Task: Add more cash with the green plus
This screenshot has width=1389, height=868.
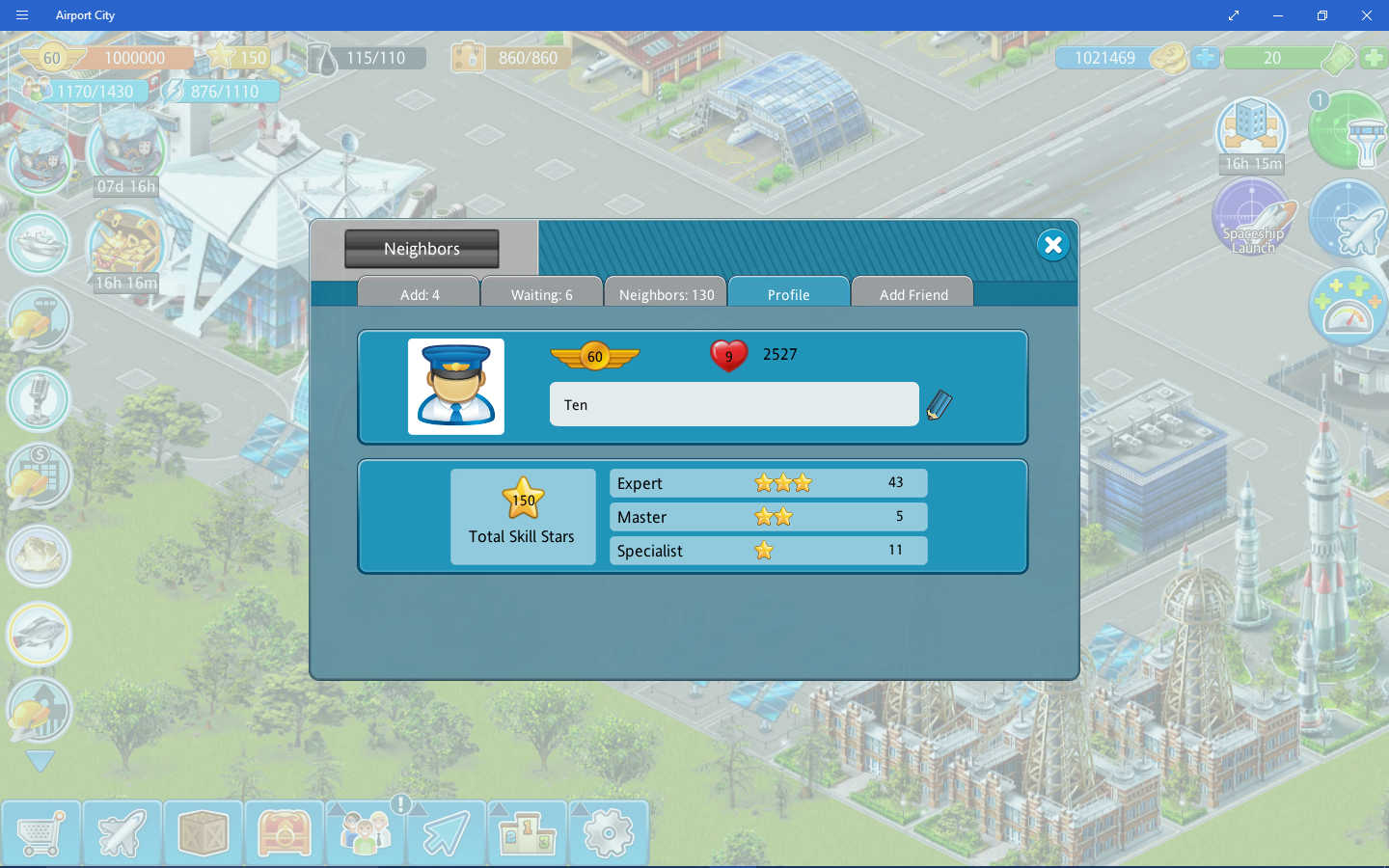Action: pyautogui.click(x=1374, y=58)
